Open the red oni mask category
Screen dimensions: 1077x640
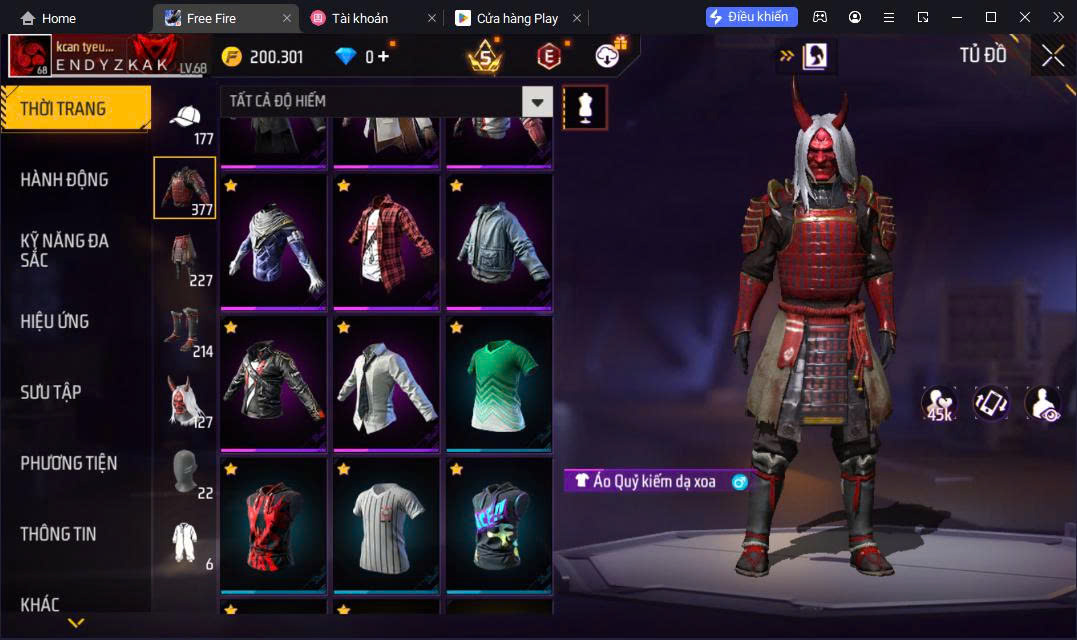pos(185,400)
